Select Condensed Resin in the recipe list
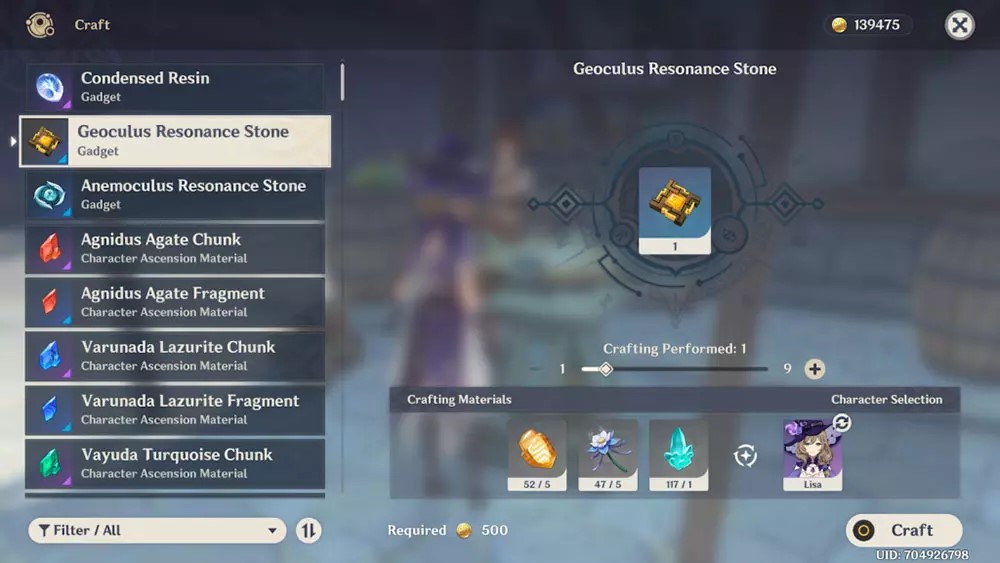 [175, 87]
